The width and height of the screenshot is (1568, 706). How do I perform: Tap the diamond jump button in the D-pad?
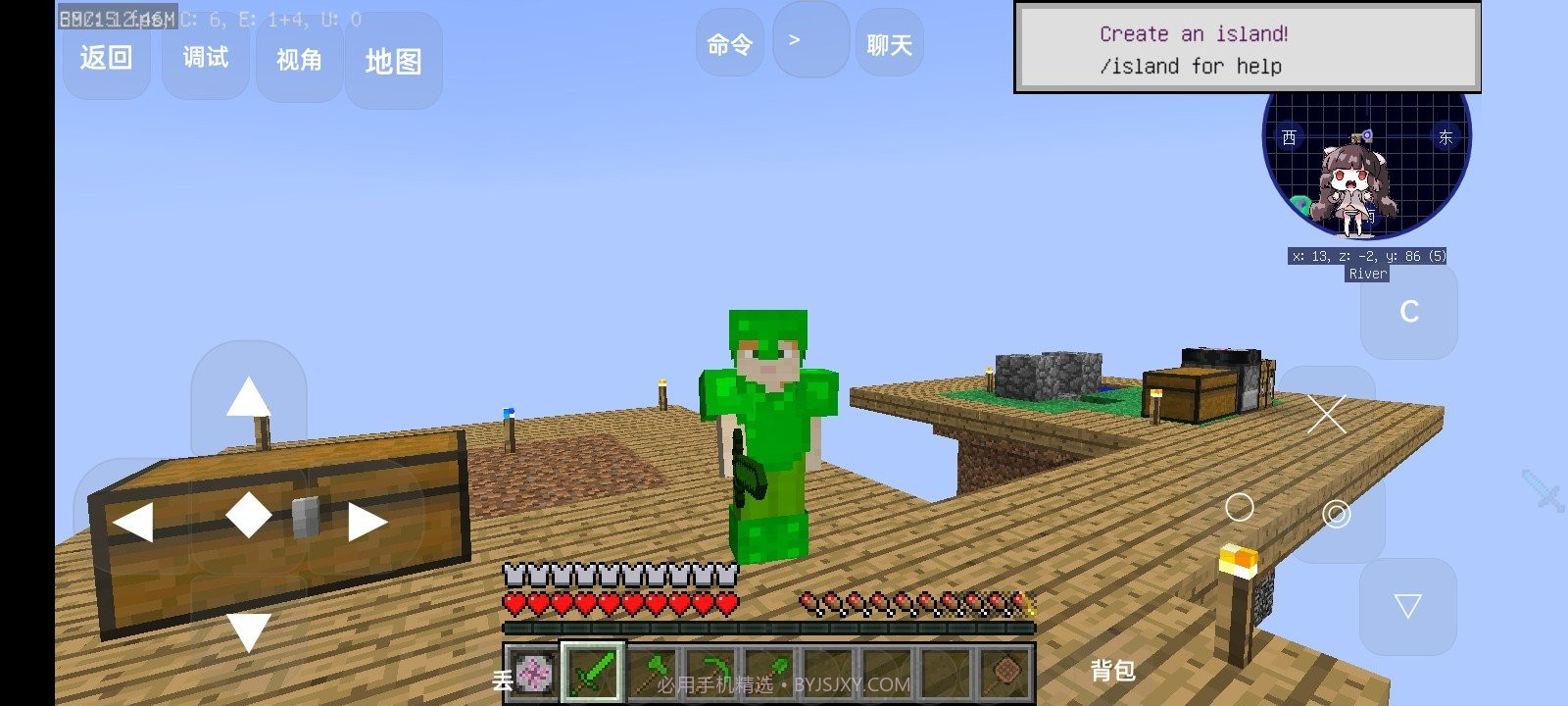[249, 515]
